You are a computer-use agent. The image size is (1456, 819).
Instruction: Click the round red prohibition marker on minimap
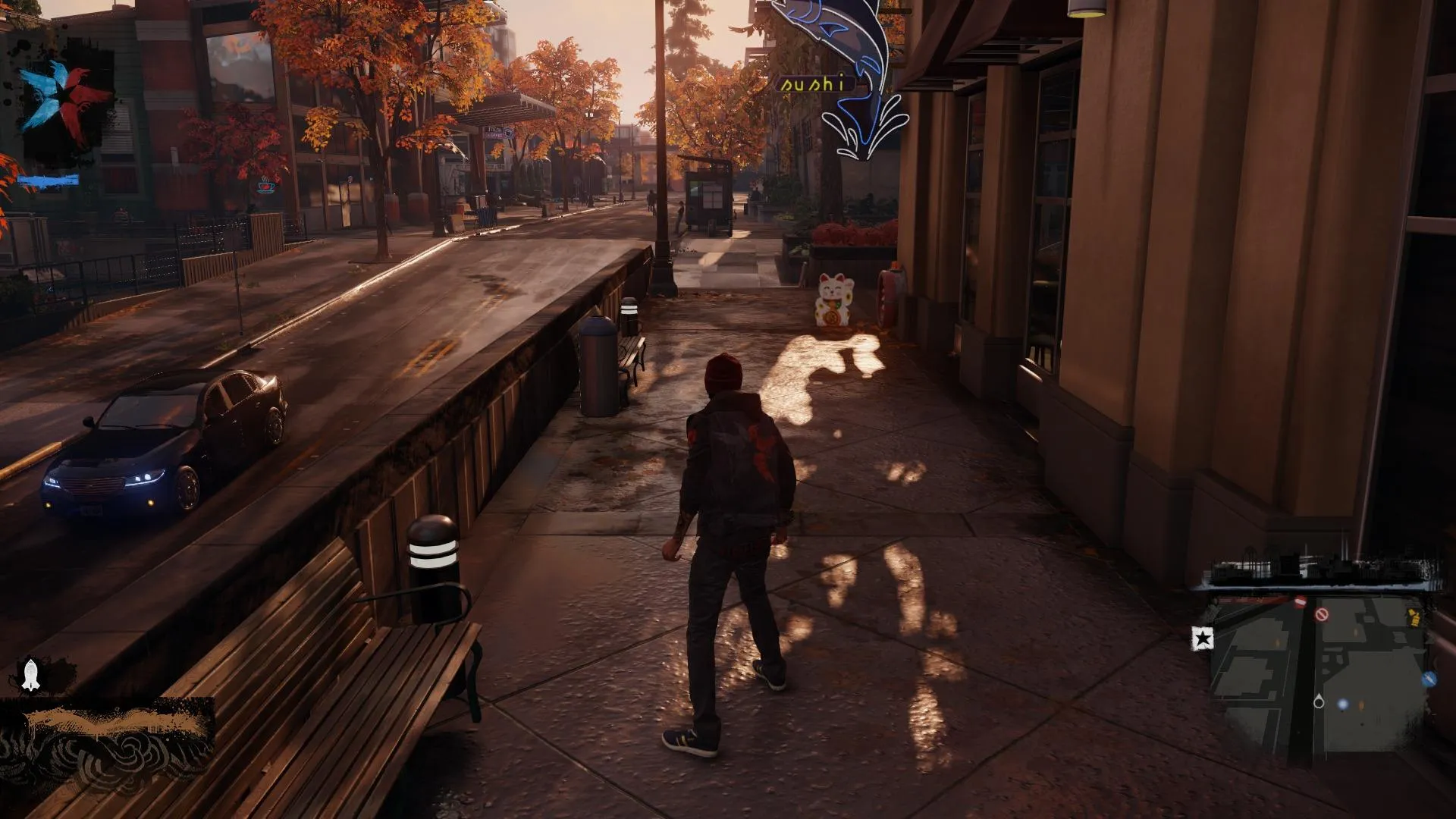[1322, 614]
